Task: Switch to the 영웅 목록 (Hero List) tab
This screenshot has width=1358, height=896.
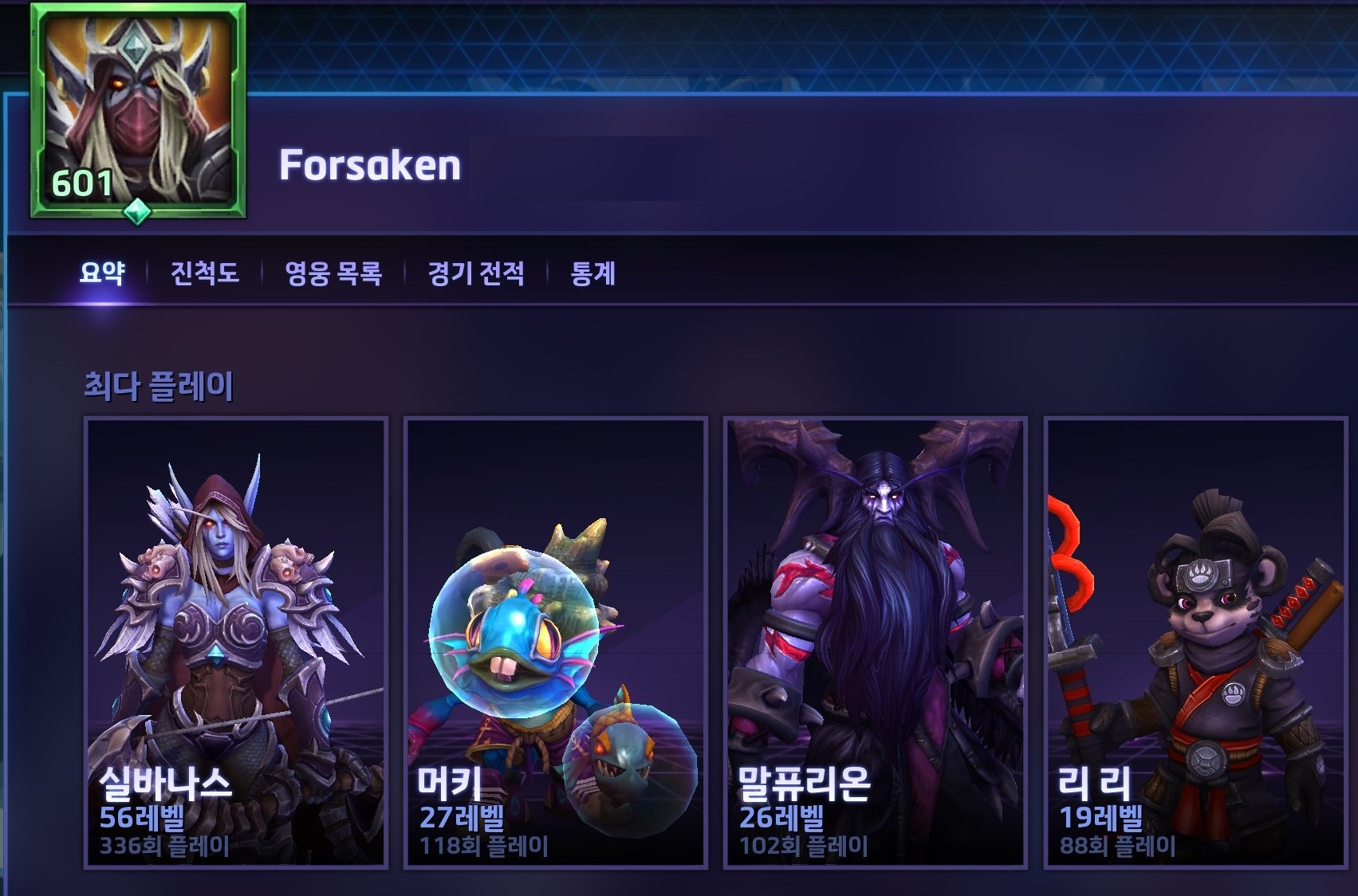Action: coord(335,272)
